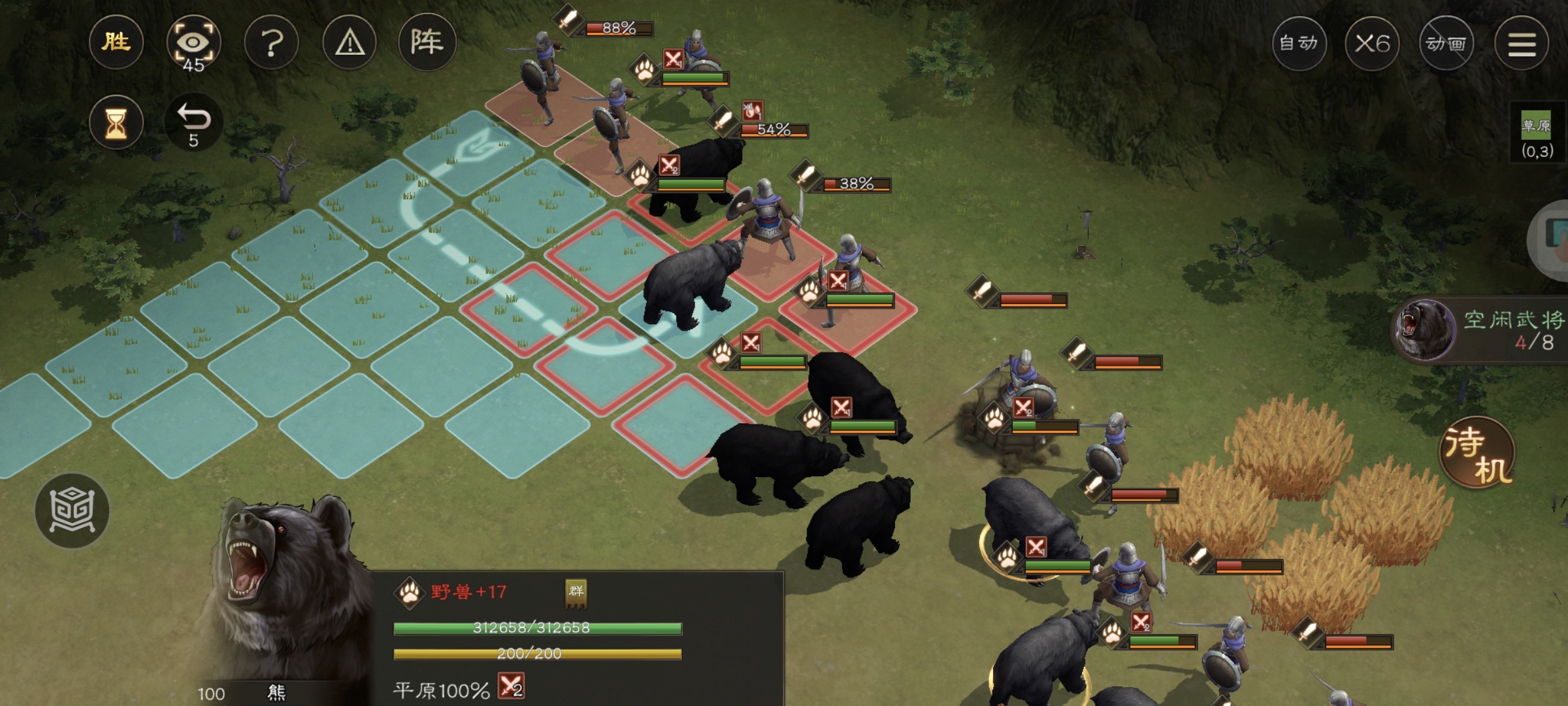Open the 胜 victory conditions button
This screenshot has width=1568, height=706.
[x=116, y=43]
